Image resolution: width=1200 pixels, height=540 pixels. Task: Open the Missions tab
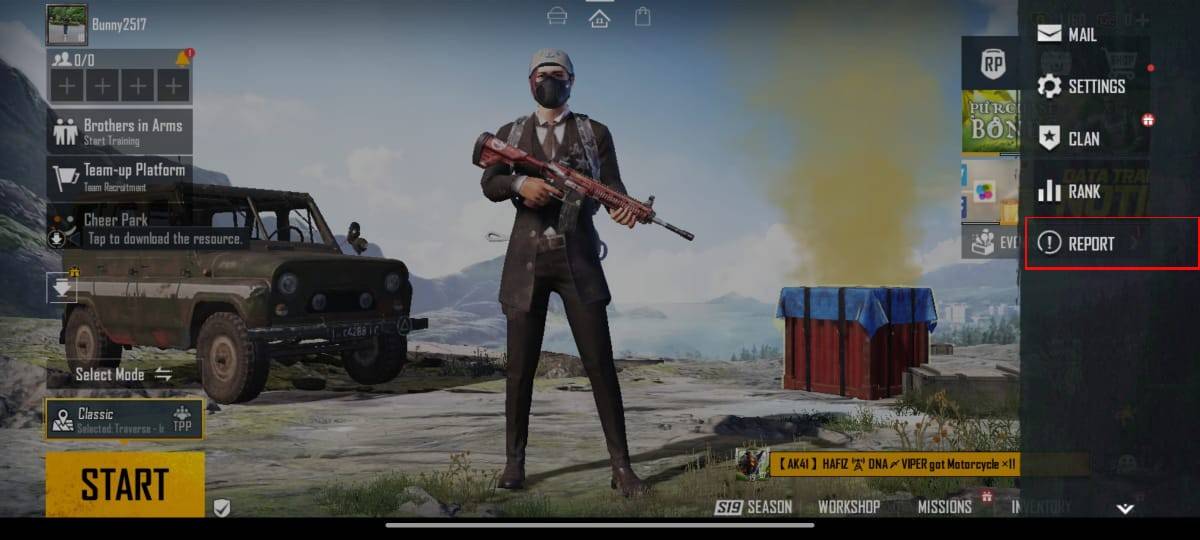click(x=945, y=507)
